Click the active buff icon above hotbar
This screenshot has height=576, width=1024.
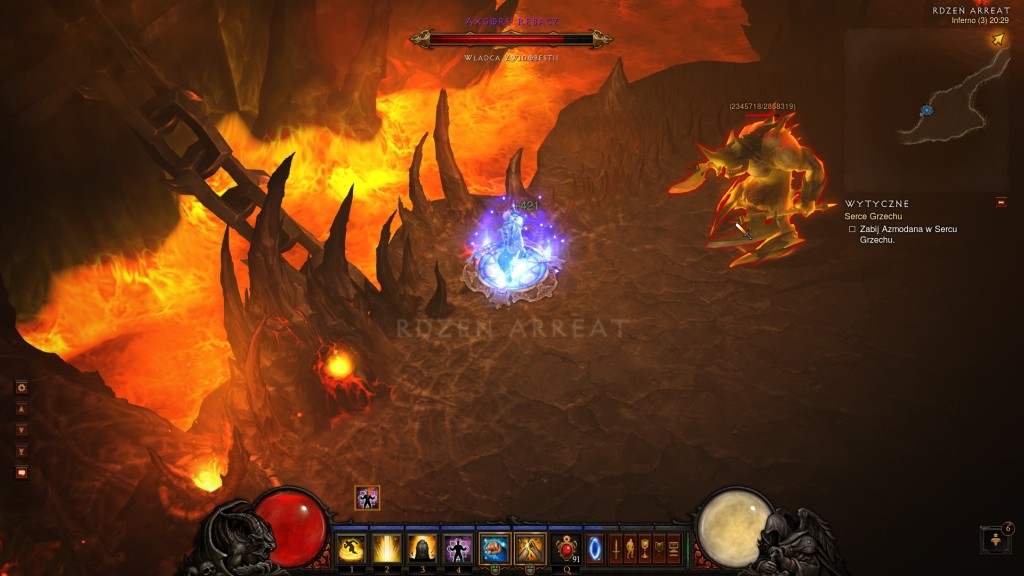coord(367,498)
